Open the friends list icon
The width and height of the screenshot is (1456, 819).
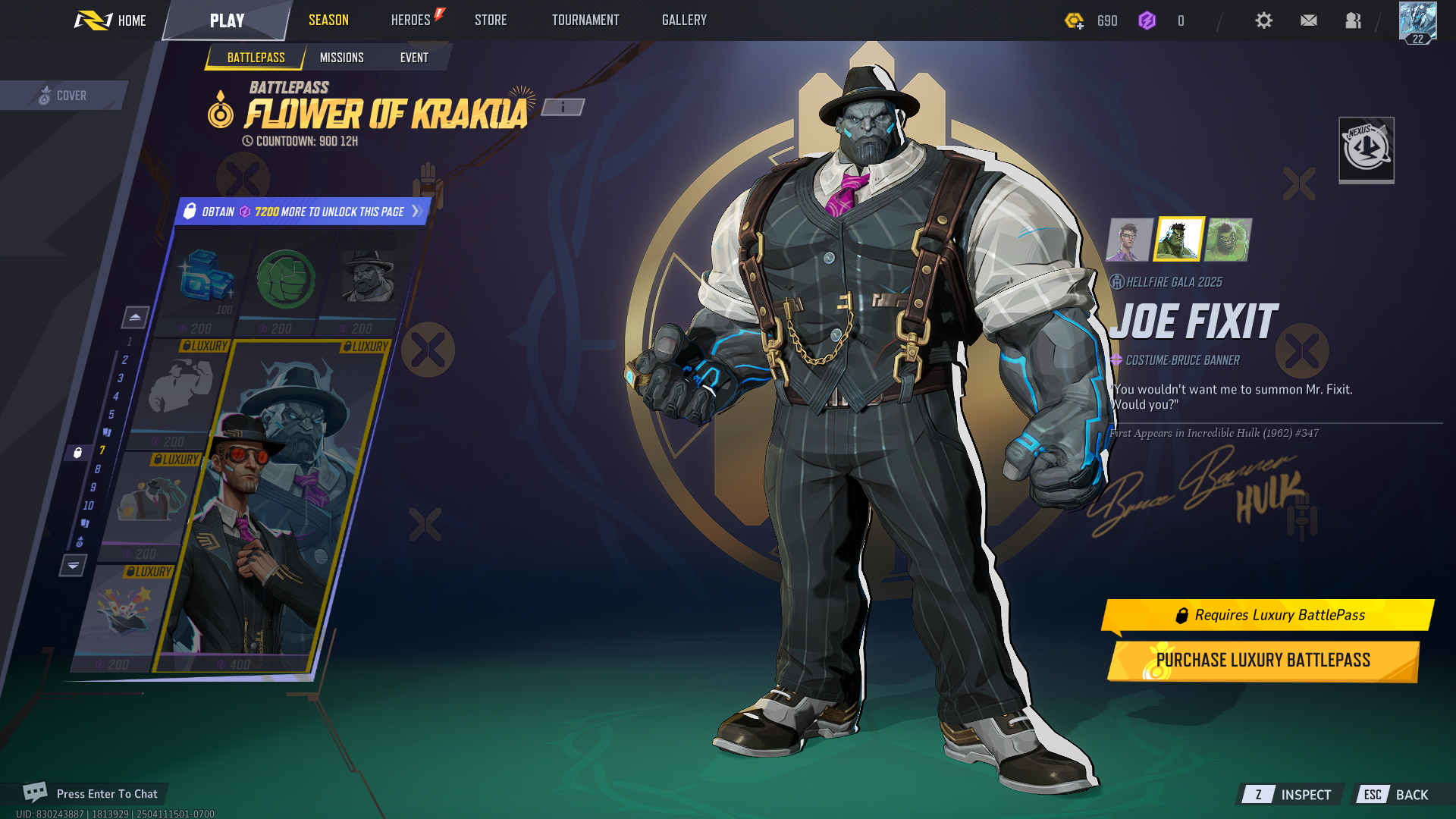(1353, 20)
